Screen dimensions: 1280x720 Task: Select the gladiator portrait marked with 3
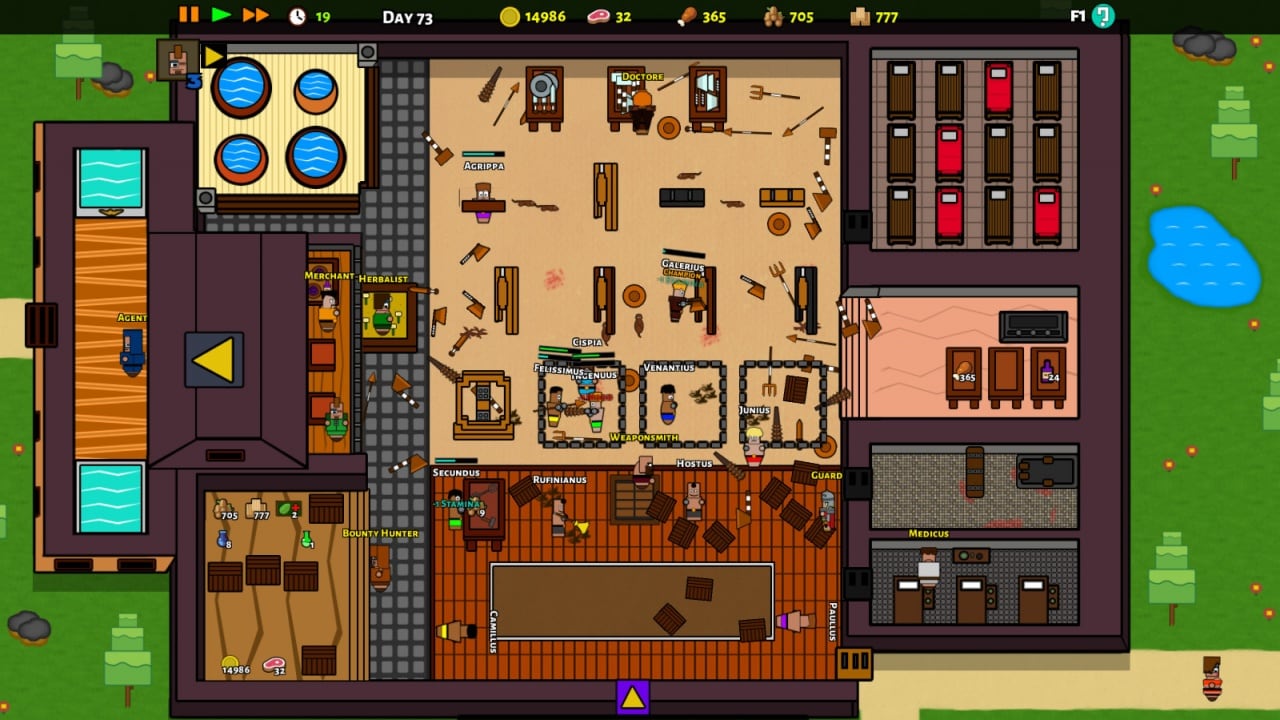coord(177,60)
